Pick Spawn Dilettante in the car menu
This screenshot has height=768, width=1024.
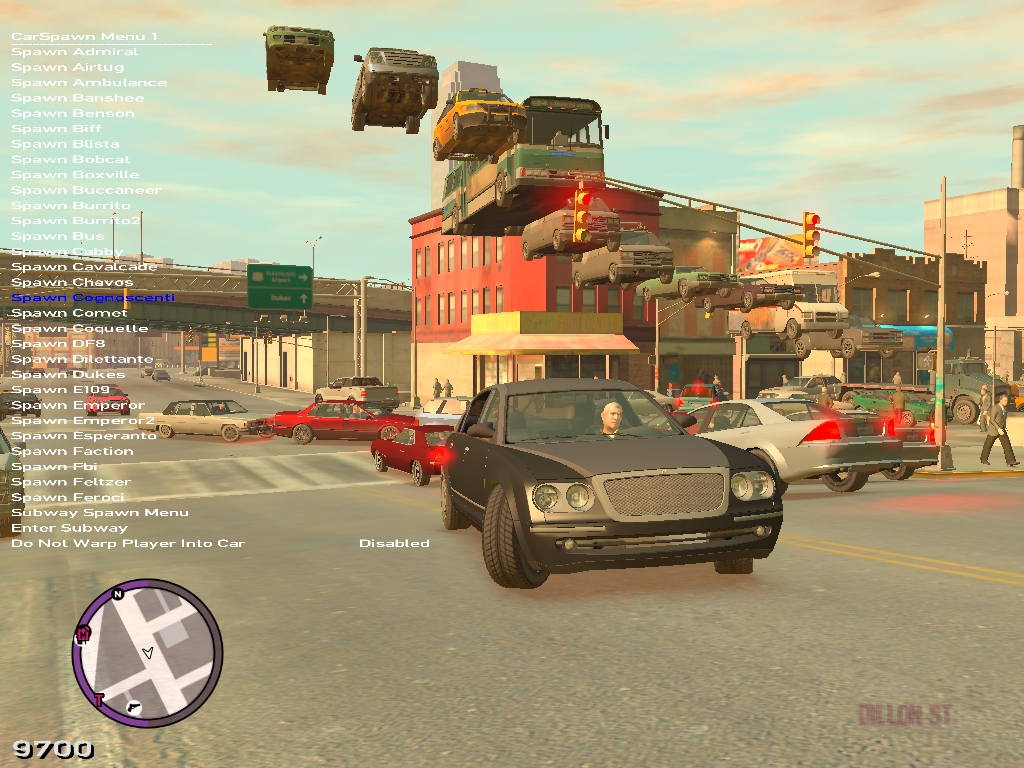click(x=82, y=359)
